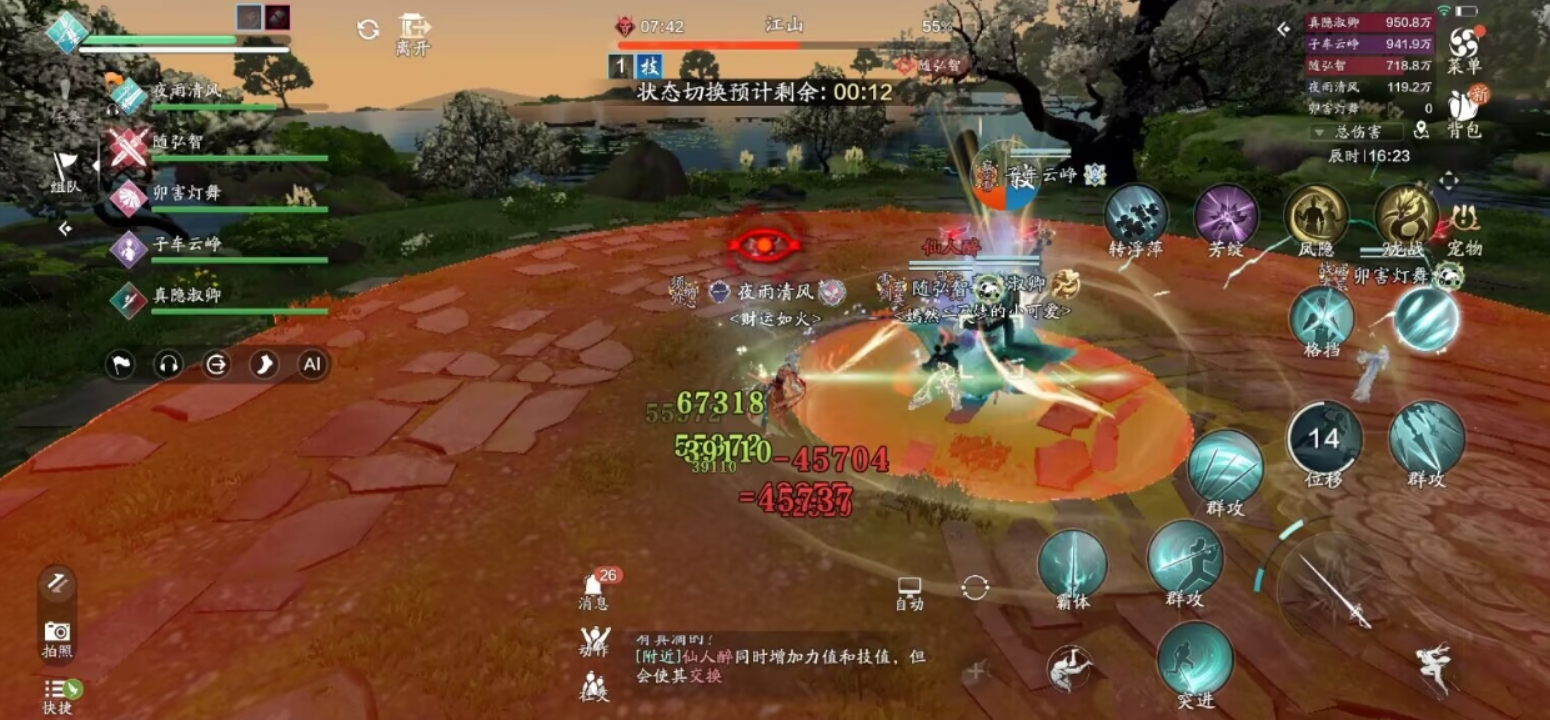
Task: Toggle the AI assistant button
Action: coord(312,366)
